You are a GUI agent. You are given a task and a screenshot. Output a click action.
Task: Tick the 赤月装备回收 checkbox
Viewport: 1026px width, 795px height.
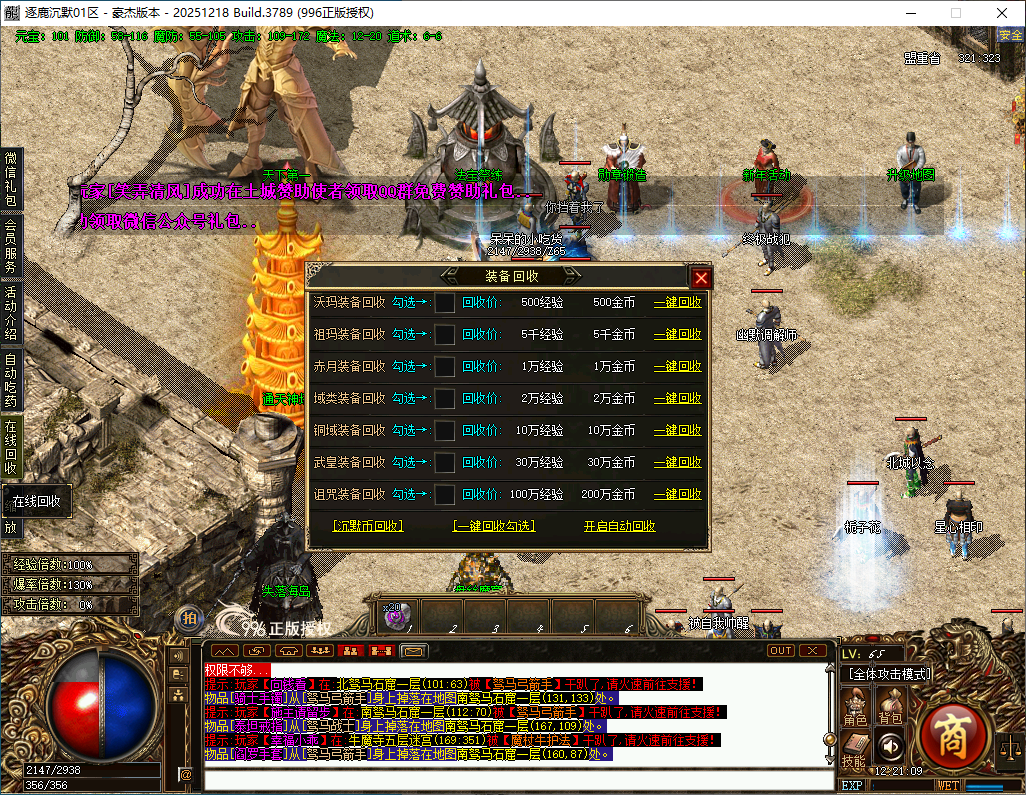(x=445, y=366)
